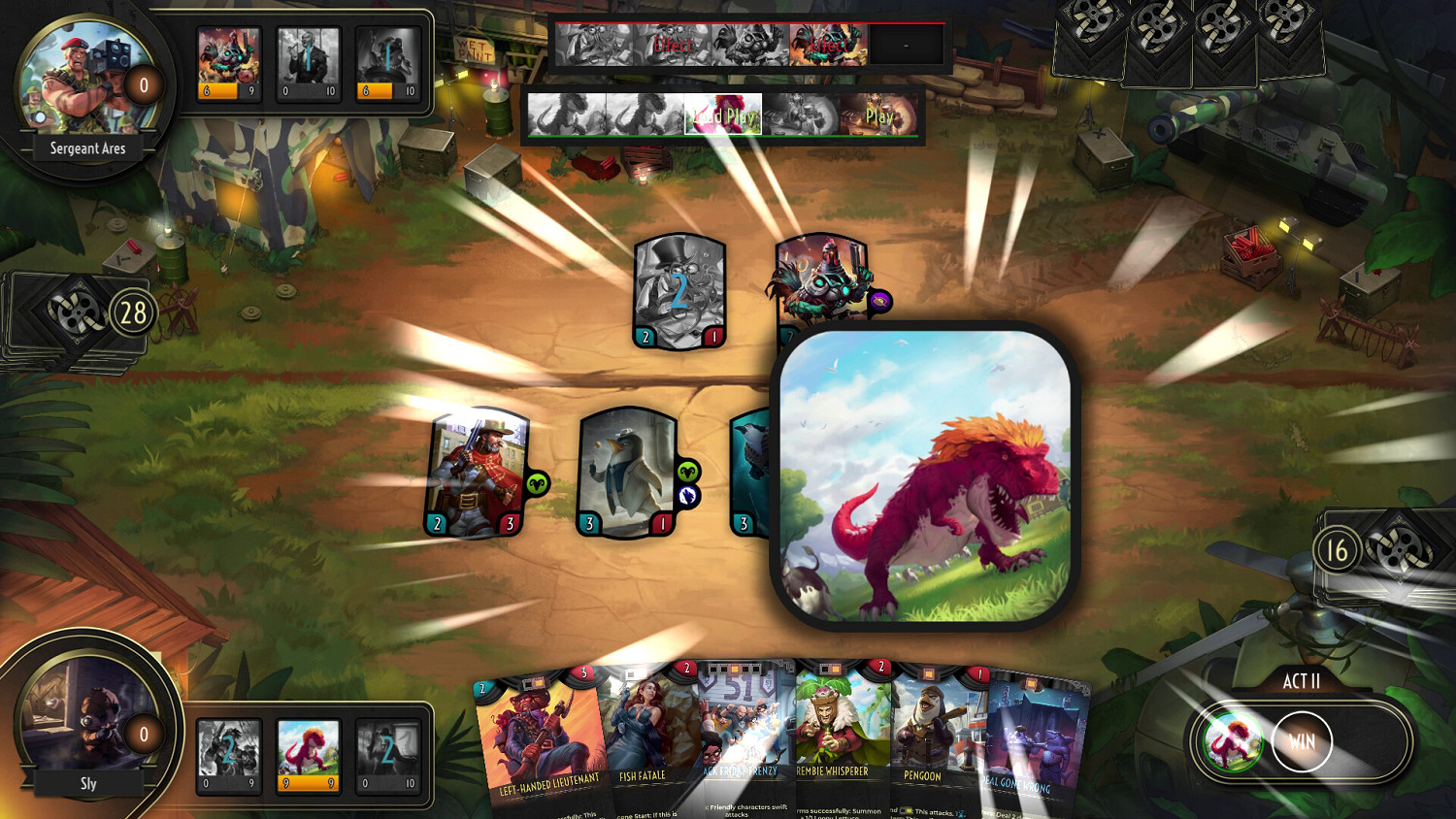Click the purple ability icon on the robot creature

(880, 300)
